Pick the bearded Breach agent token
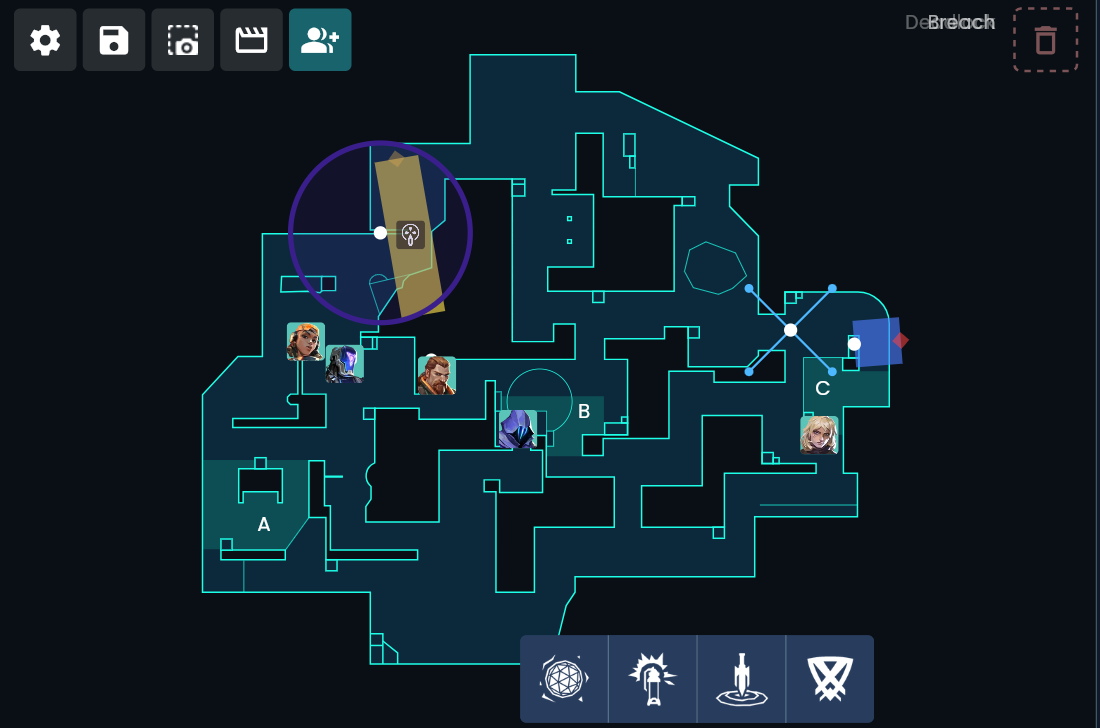 (436, 375)
